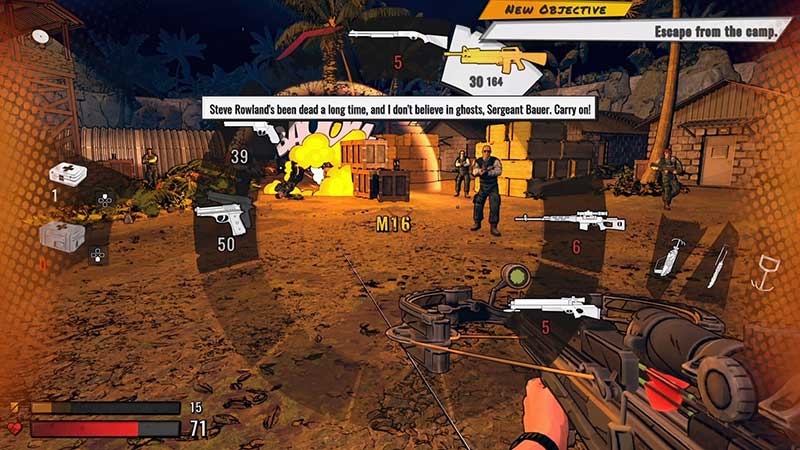This screenshot has height=450, width=800.
Task: Equip the grappling hook gadget
Action: click(x=765, y=270)
